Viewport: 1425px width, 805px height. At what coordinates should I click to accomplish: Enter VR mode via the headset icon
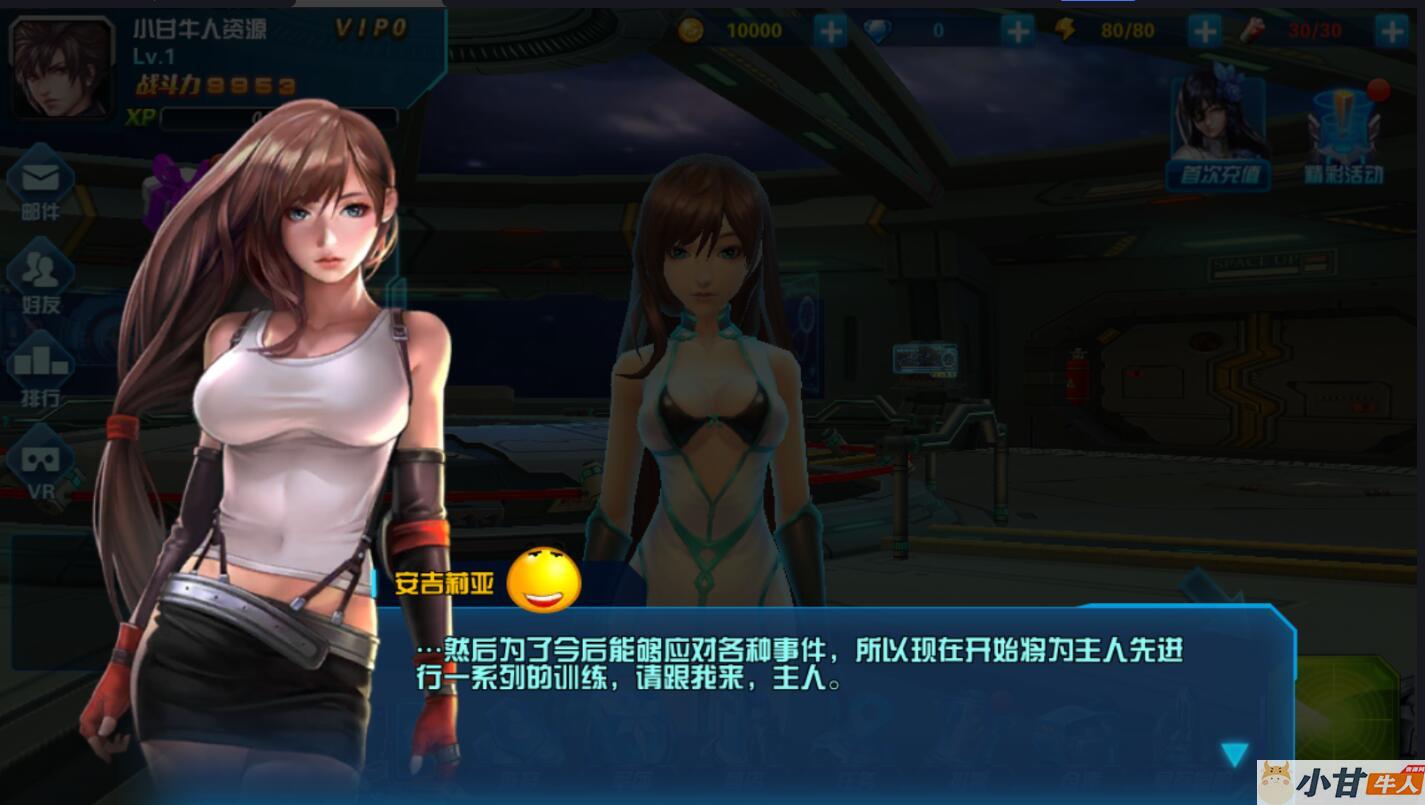(x=41, y=463)
